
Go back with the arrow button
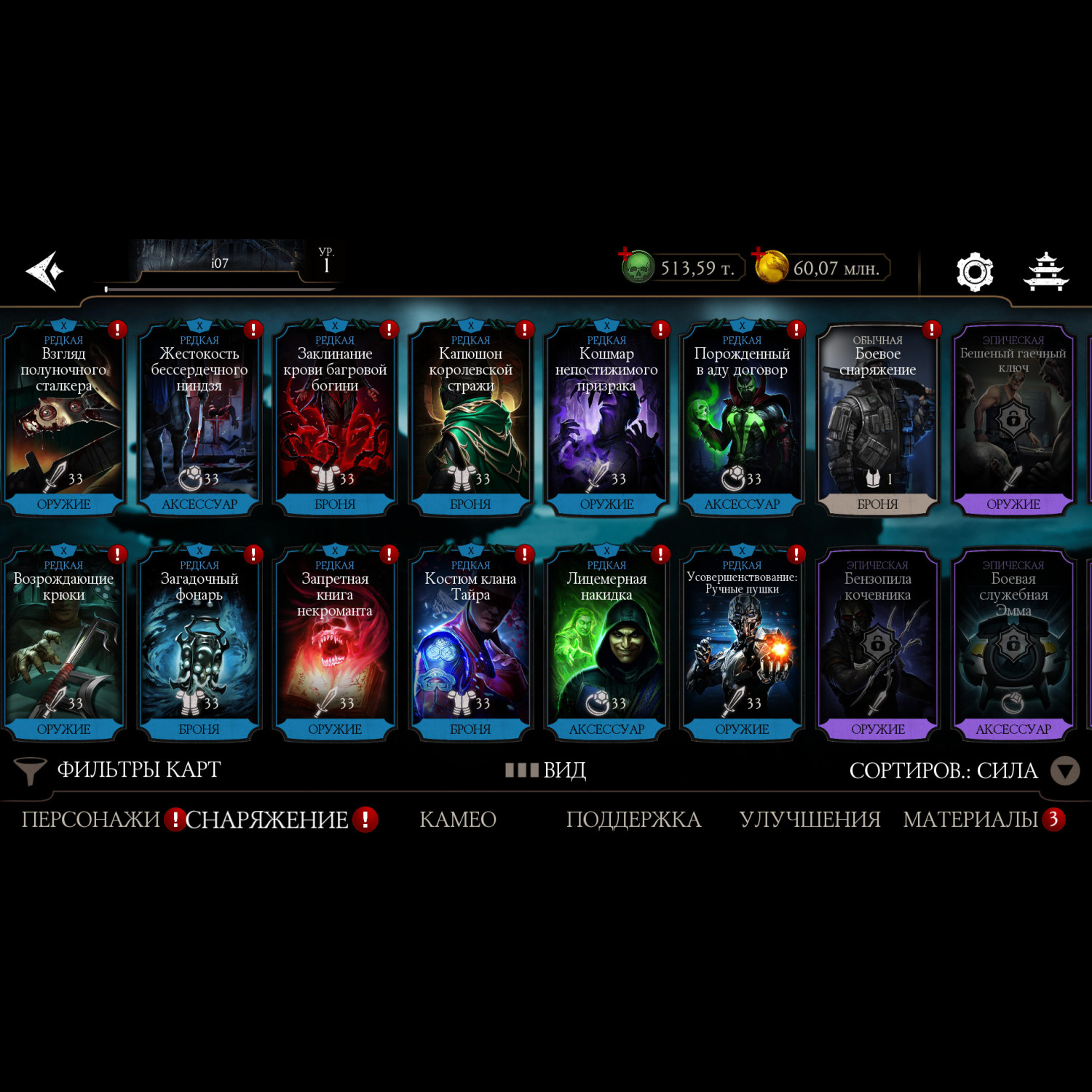45,271
